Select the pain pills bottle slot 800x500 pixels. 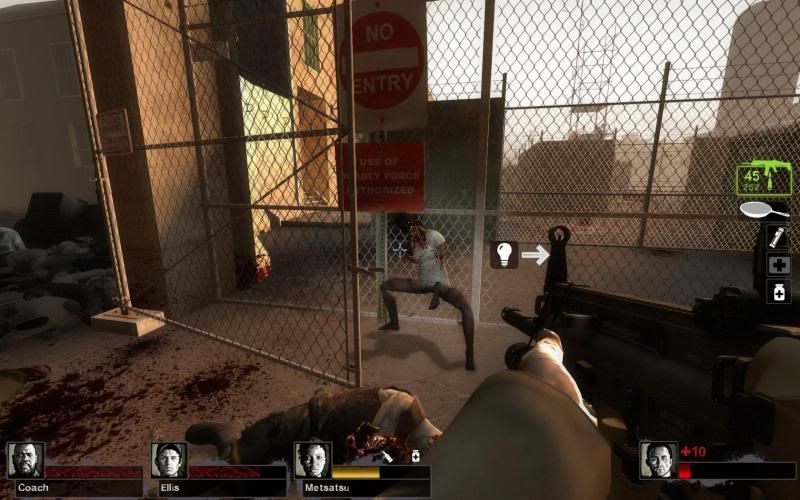pyautogui.click(x=777, y=291)
